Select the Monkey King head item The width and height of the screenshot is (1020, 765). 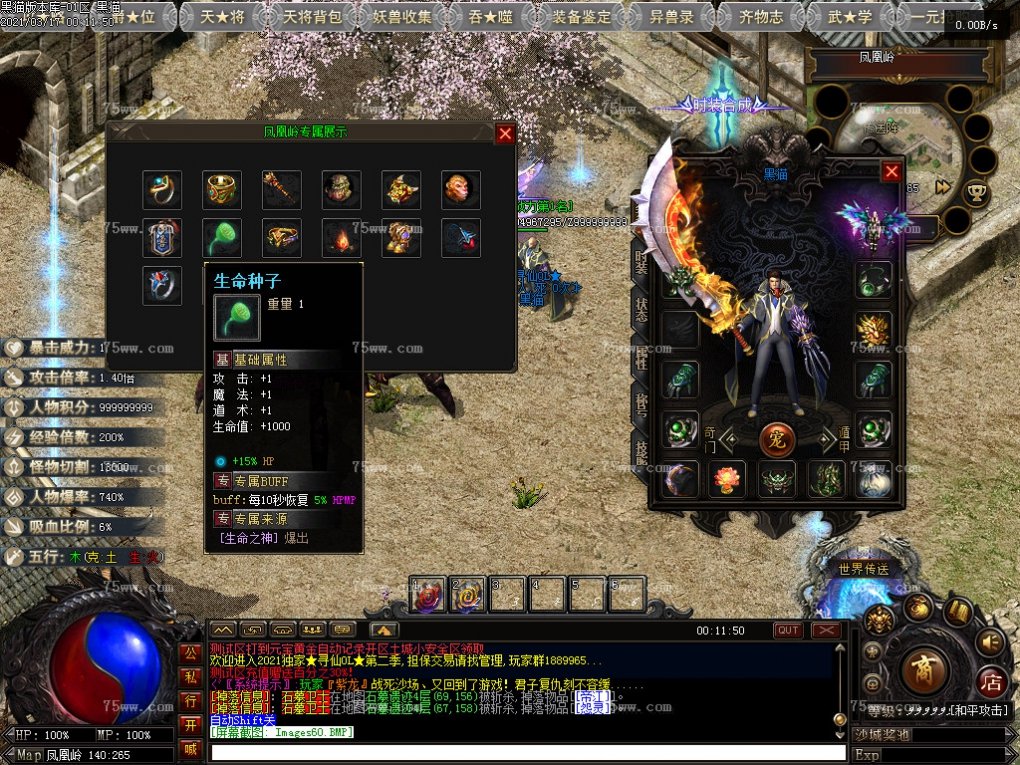point(461,189)
